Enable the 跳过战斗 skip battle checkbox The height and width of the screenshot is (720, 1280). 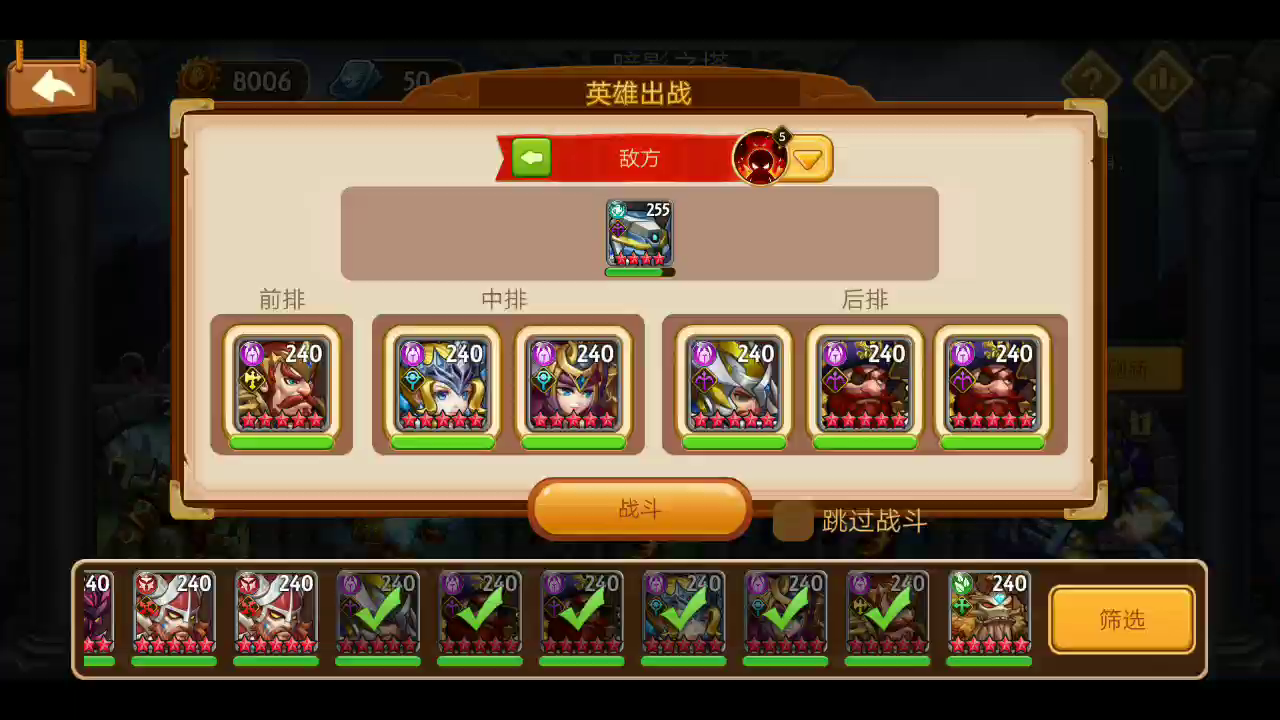793,521
